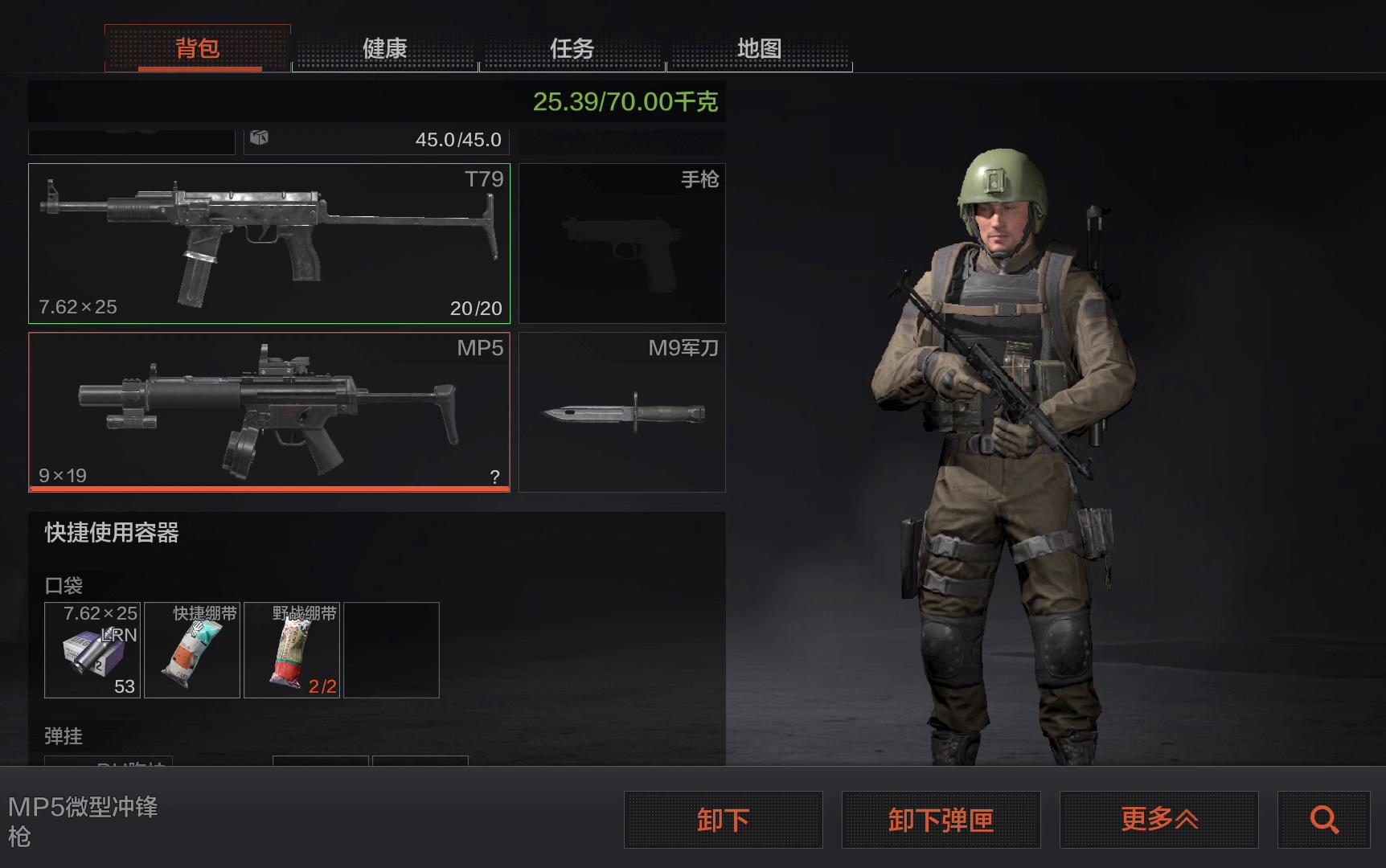Open the 健康 health tab
The height and width of the screenshot is (868, 1386).
(x=385, y=48)
